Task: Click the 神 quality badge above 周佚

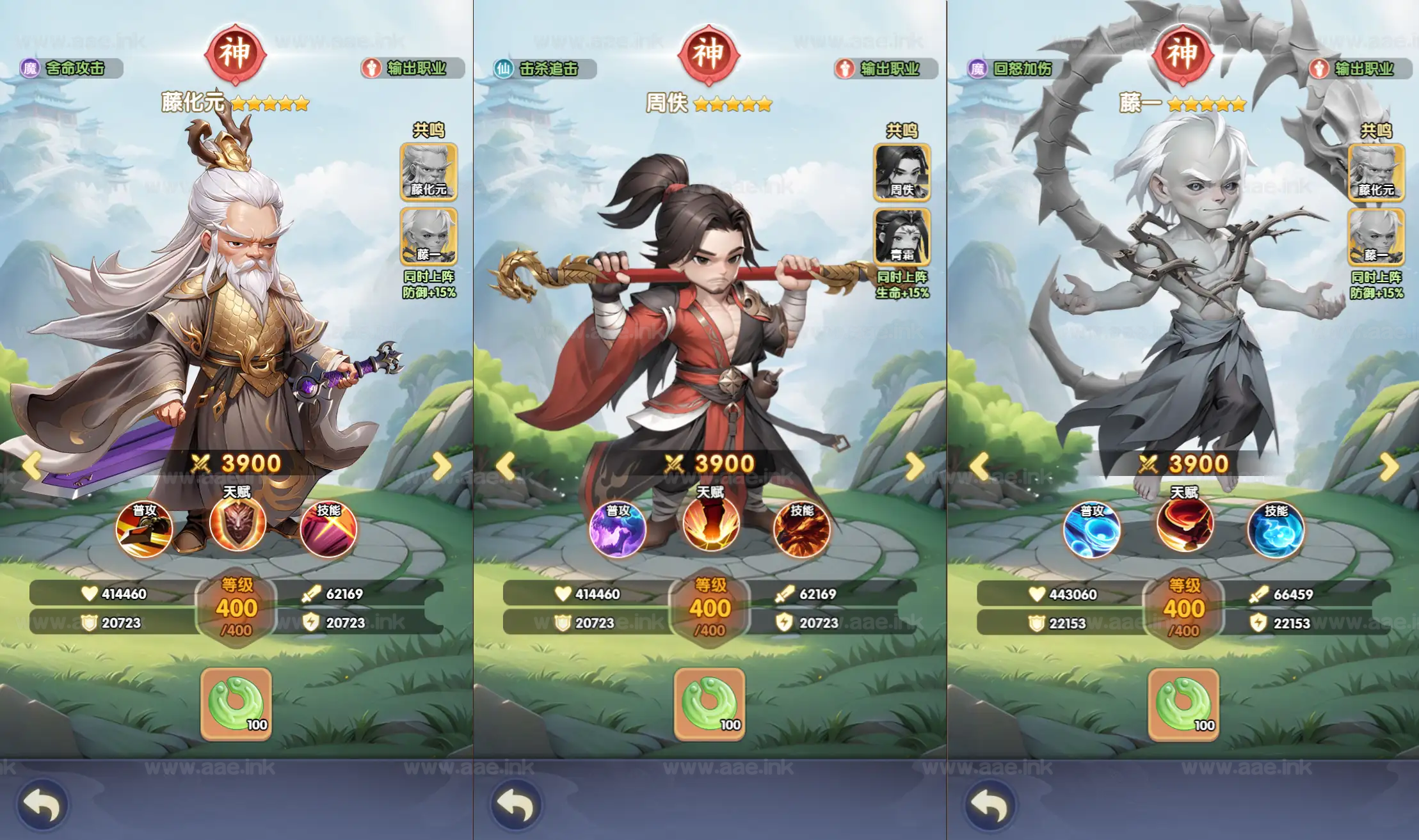Action: point(709,55)
